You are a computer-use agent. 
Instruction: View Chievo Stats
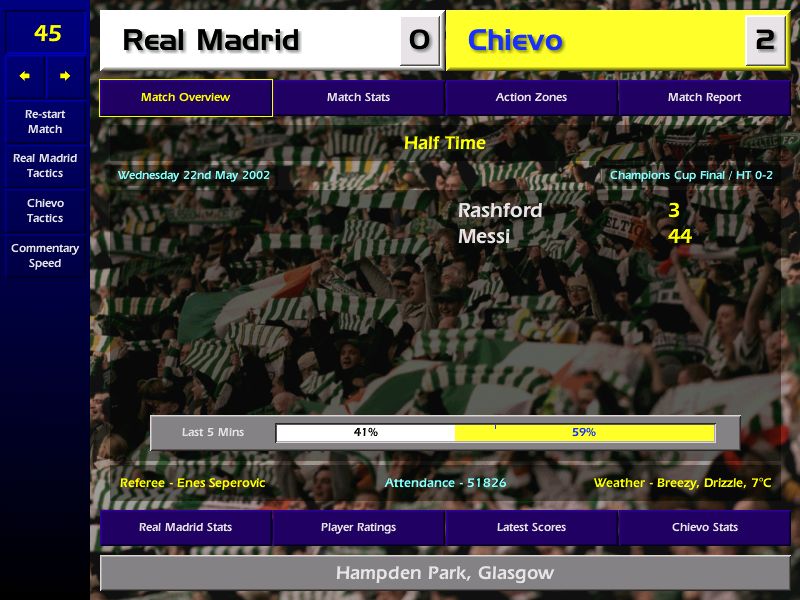704,527
